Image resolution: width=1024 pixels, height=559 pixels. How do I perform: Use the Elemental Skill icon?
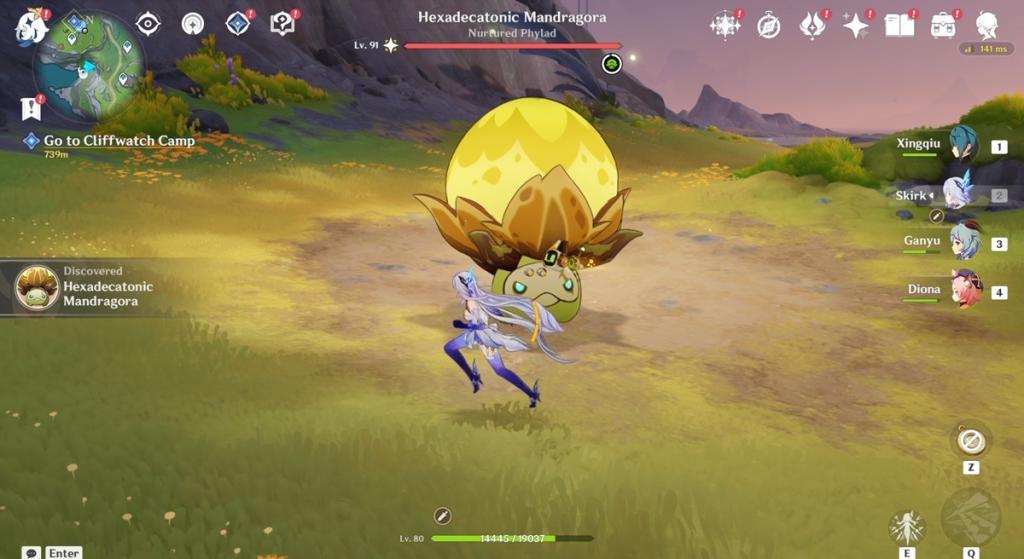tap(907, 527)
